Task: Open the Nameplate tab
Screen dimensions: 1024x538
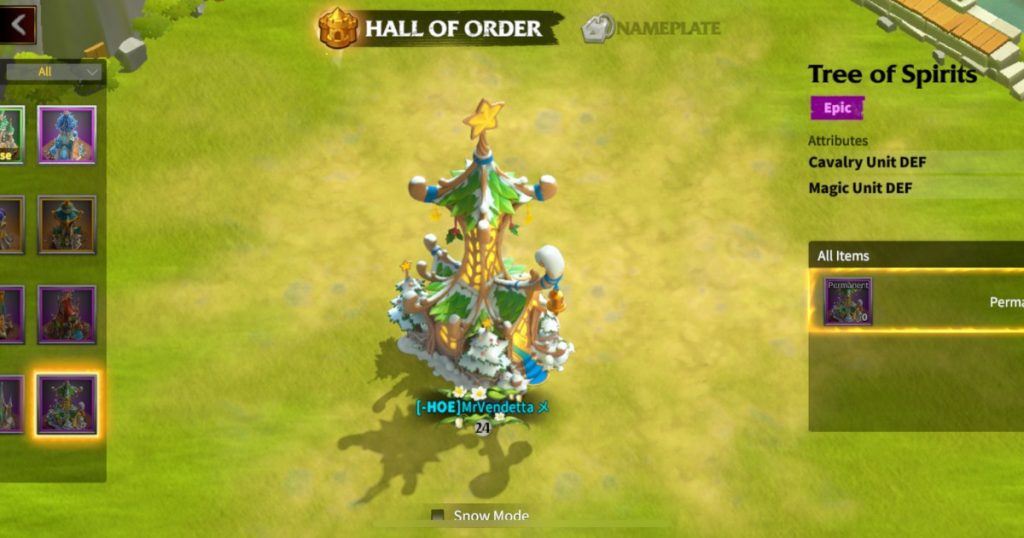Action: (651, 28)
